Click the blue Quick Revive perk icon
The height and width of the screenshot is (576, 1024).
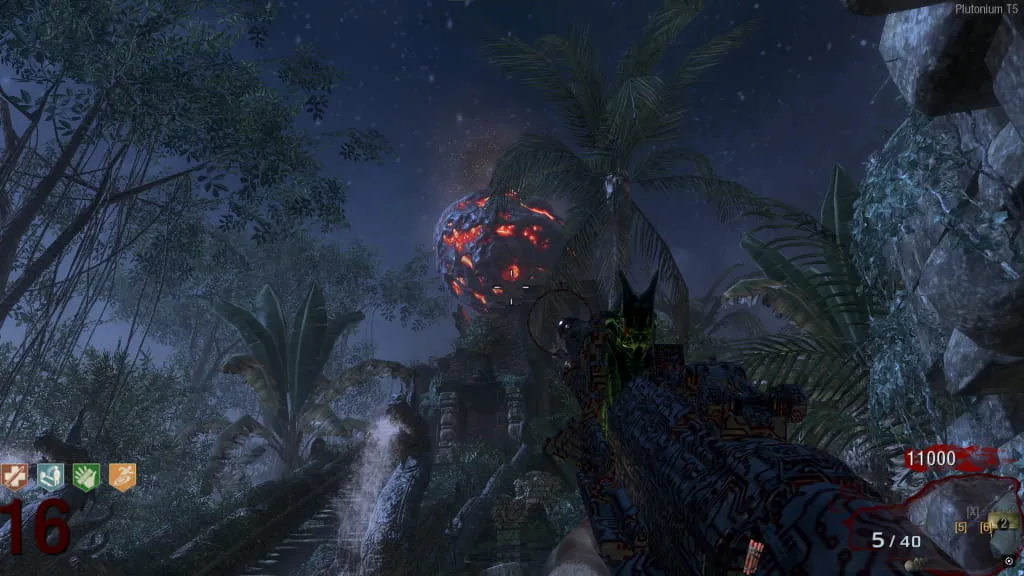click(50, 477)
